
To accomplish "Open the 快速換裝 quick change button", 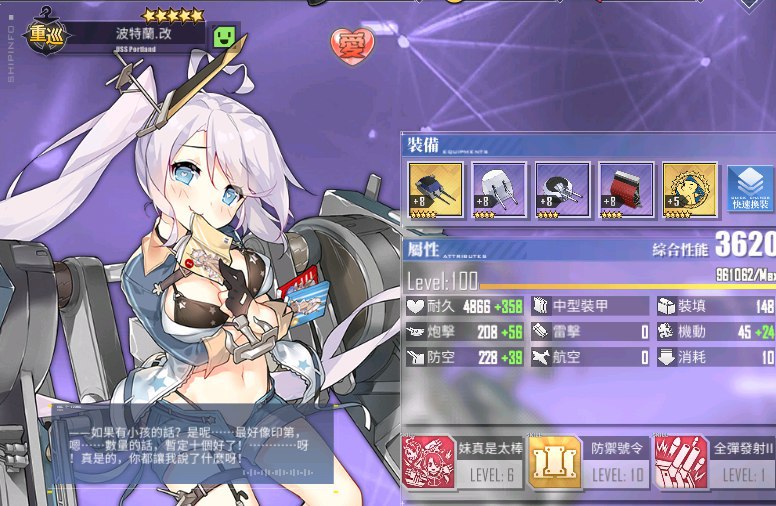I will coord(750,191).
